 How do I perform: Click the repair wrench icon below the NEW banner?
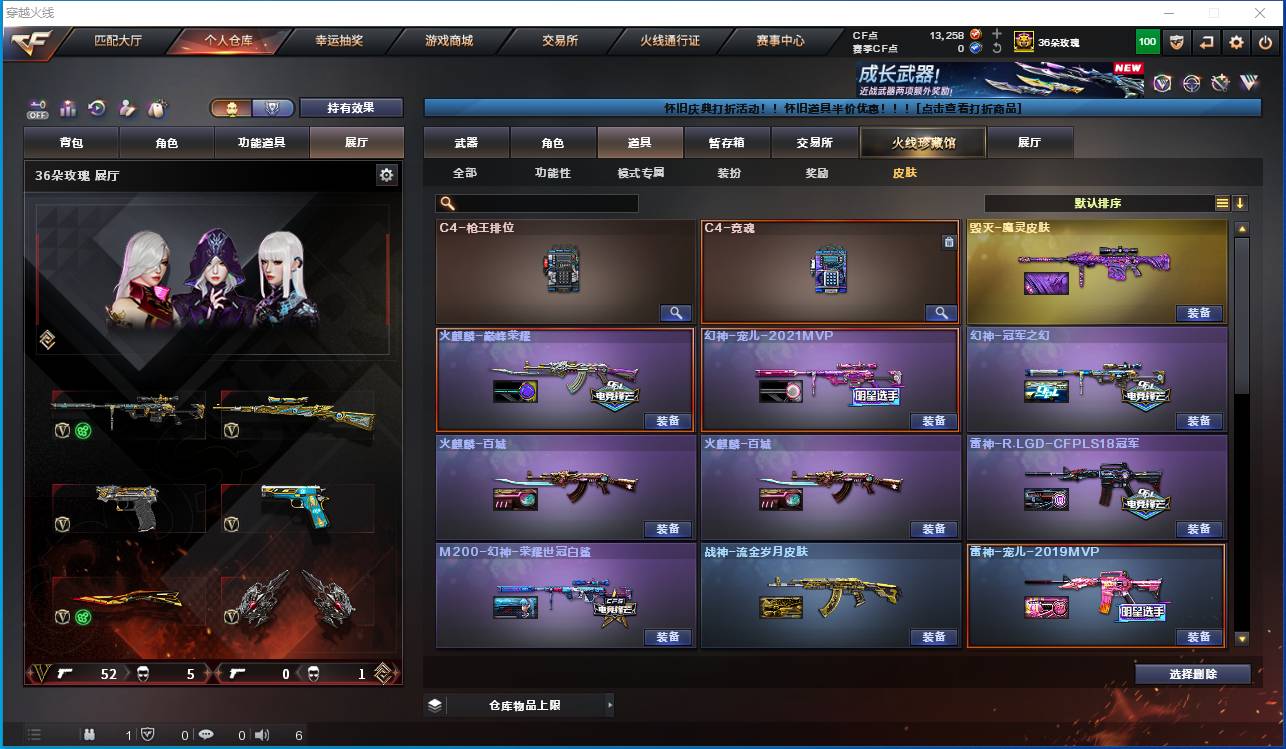1219,82
